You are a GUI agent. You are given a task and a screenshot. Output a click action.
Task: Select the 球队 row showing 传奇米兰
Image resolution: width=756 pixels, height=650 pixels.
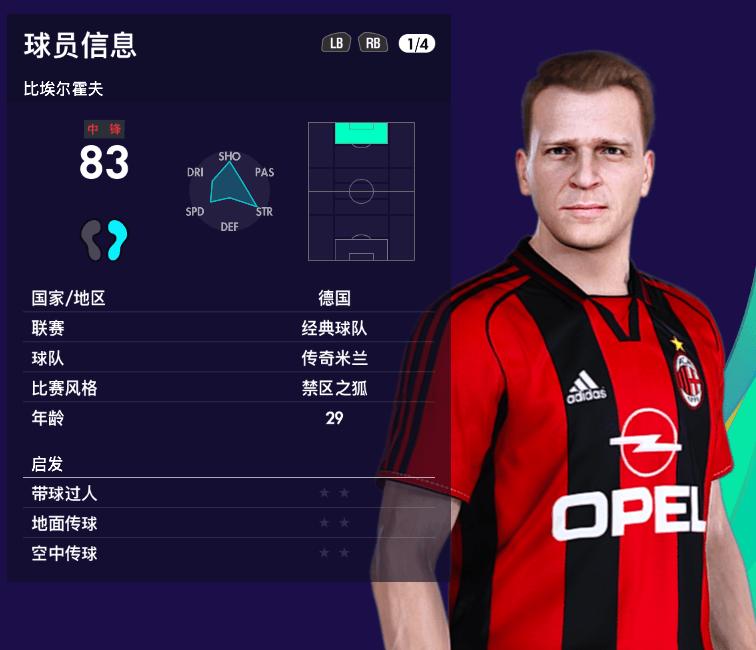(230, 358)
